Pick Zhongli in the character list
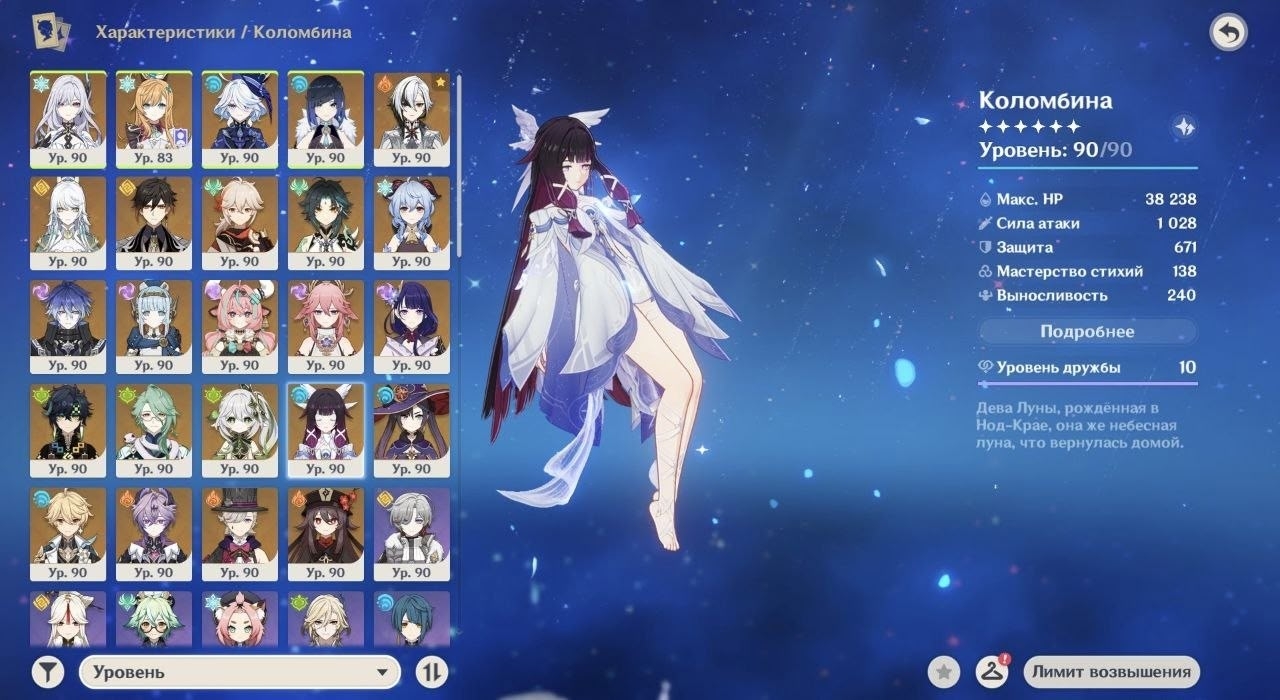 coord(154,222)
